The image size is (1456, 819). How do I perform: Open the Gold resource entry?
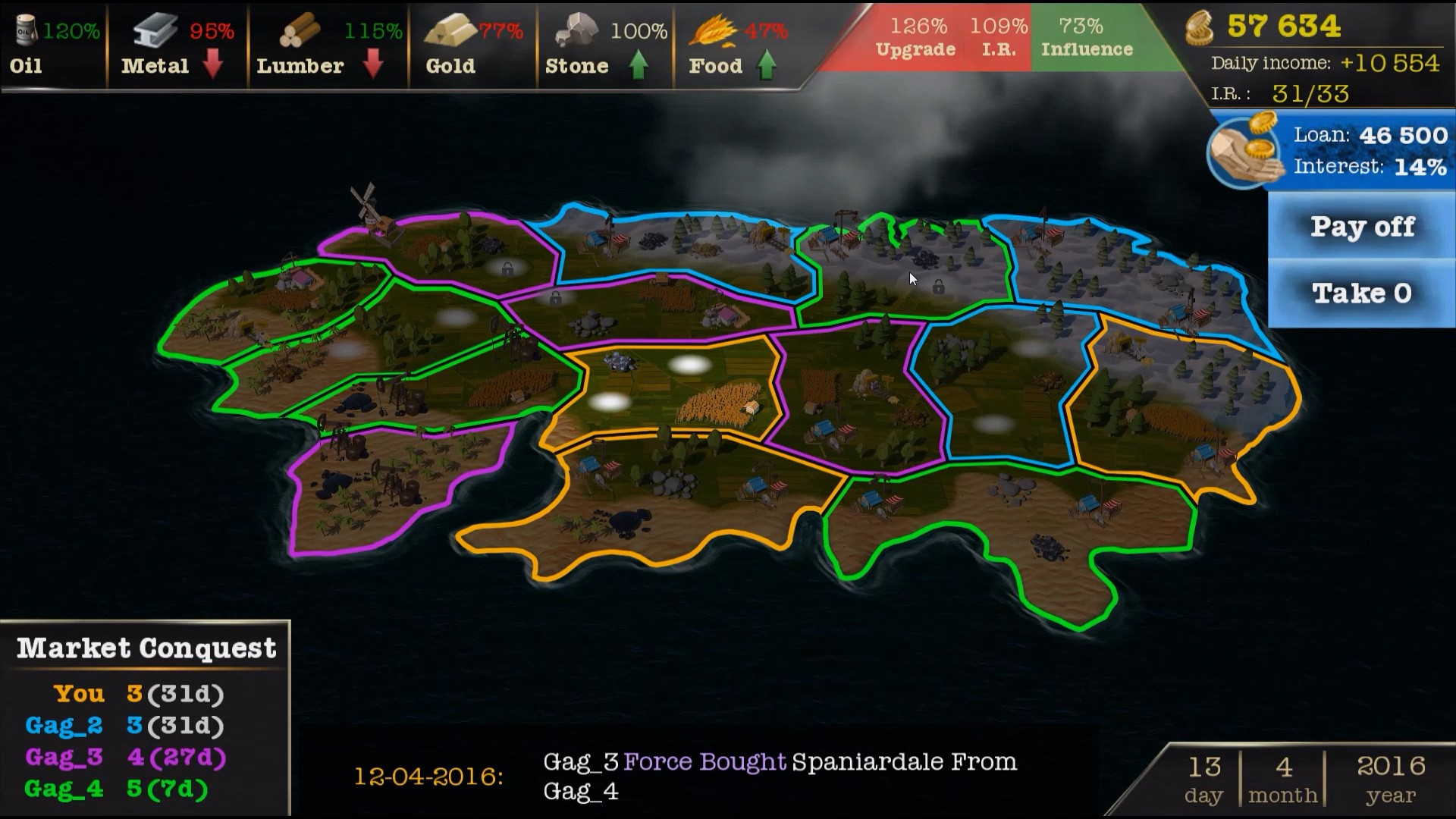click(472, 47)
